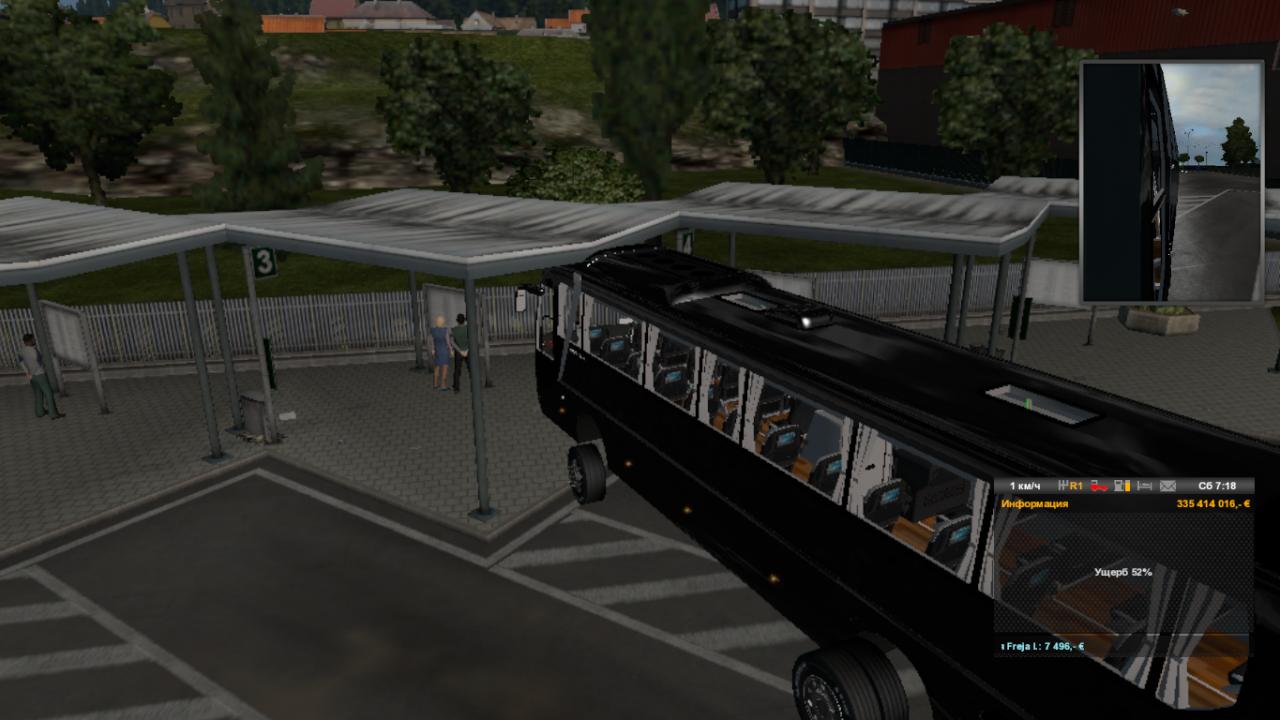This screenshot has height=720, width=1280.
Task: Select the Информация panel header
Action: pos(1034,504)
